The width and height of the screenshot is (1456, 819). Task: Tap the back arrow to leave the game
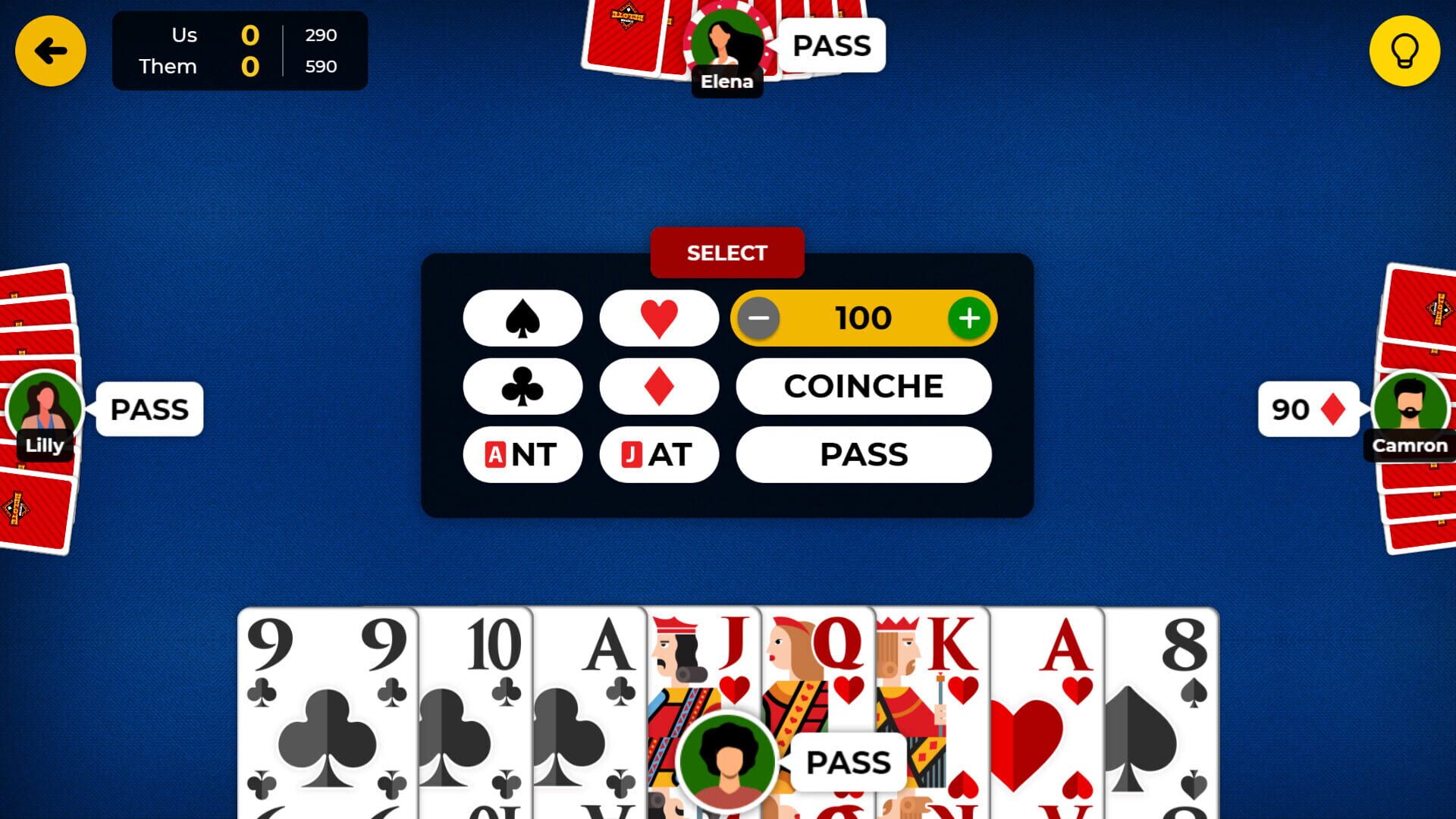coord(50,50)
